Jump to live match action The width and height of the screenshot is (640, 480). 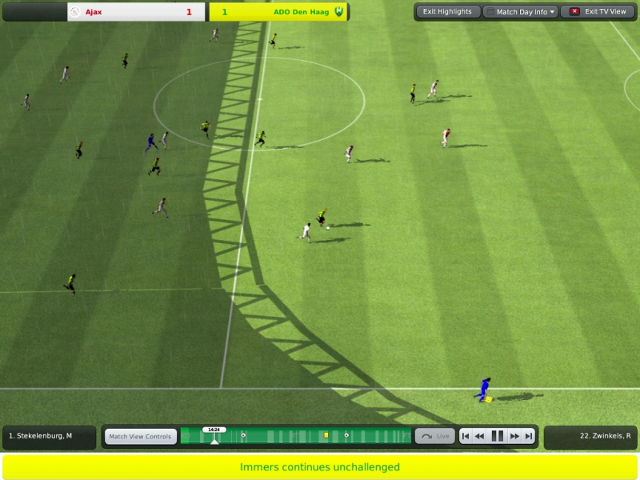pyautogui.click(x=435, y=436)
